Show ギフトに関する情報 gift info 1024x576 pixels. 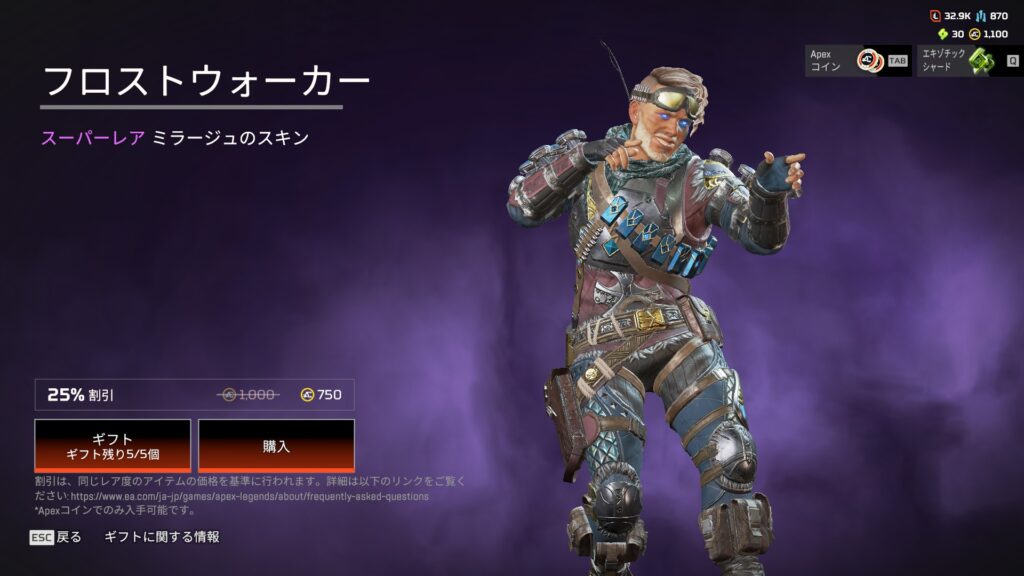tap(162, 537)
